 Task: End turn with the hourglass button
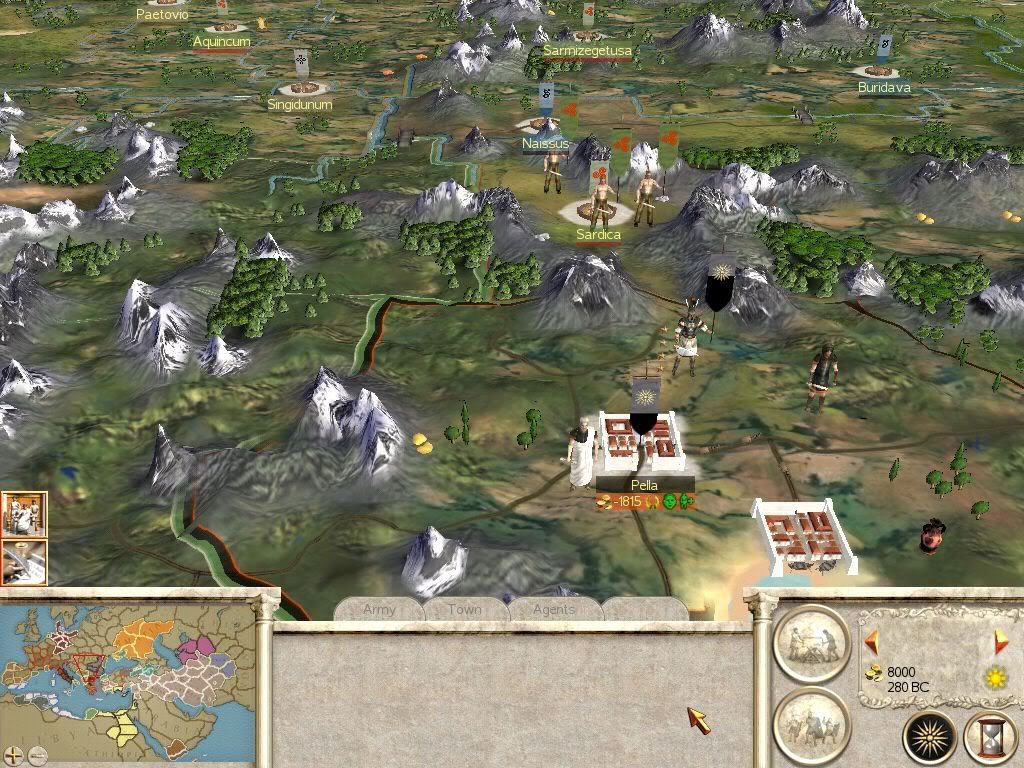coord(987,738)
